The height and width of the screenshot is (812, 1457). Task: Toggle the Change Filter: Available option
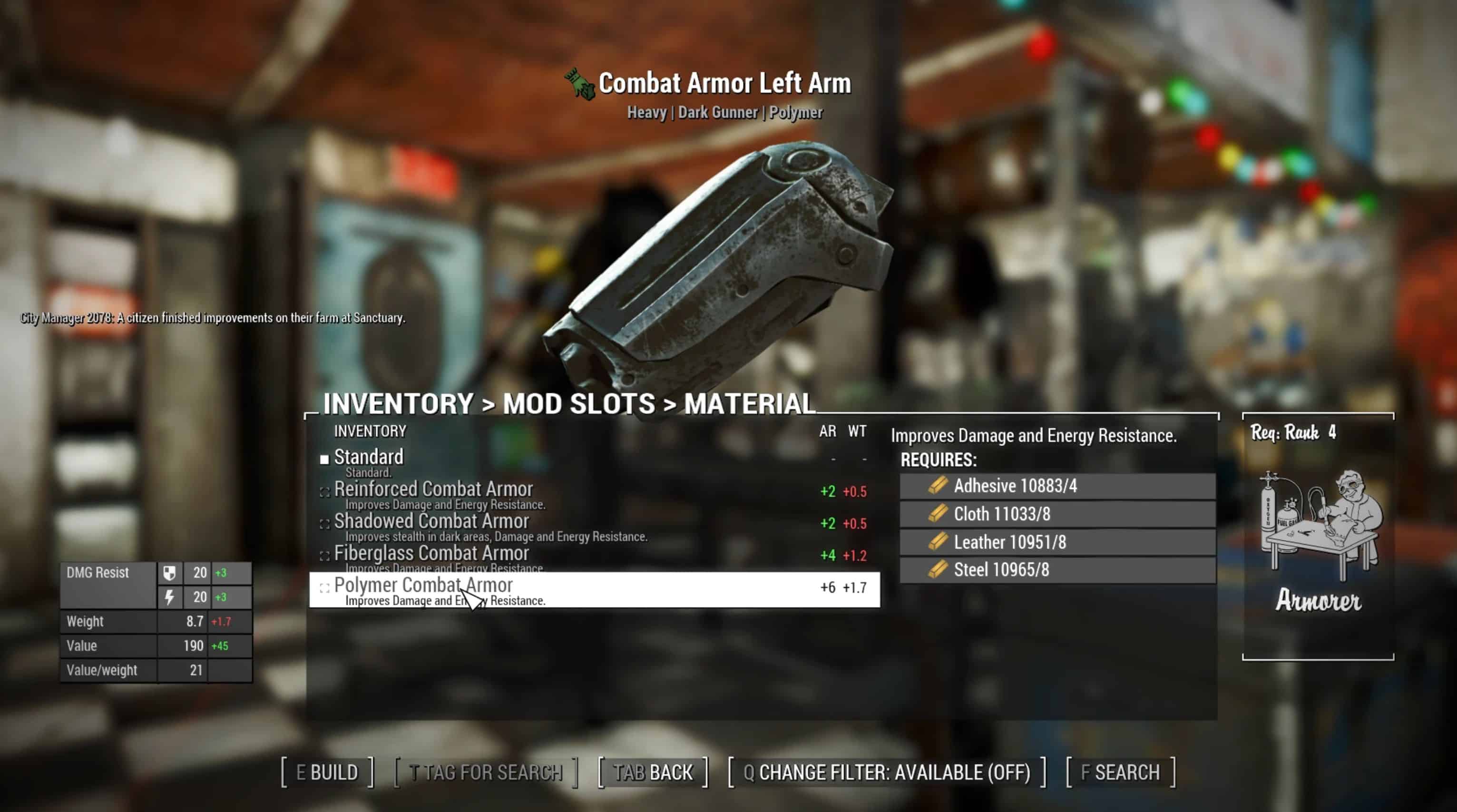887,772
